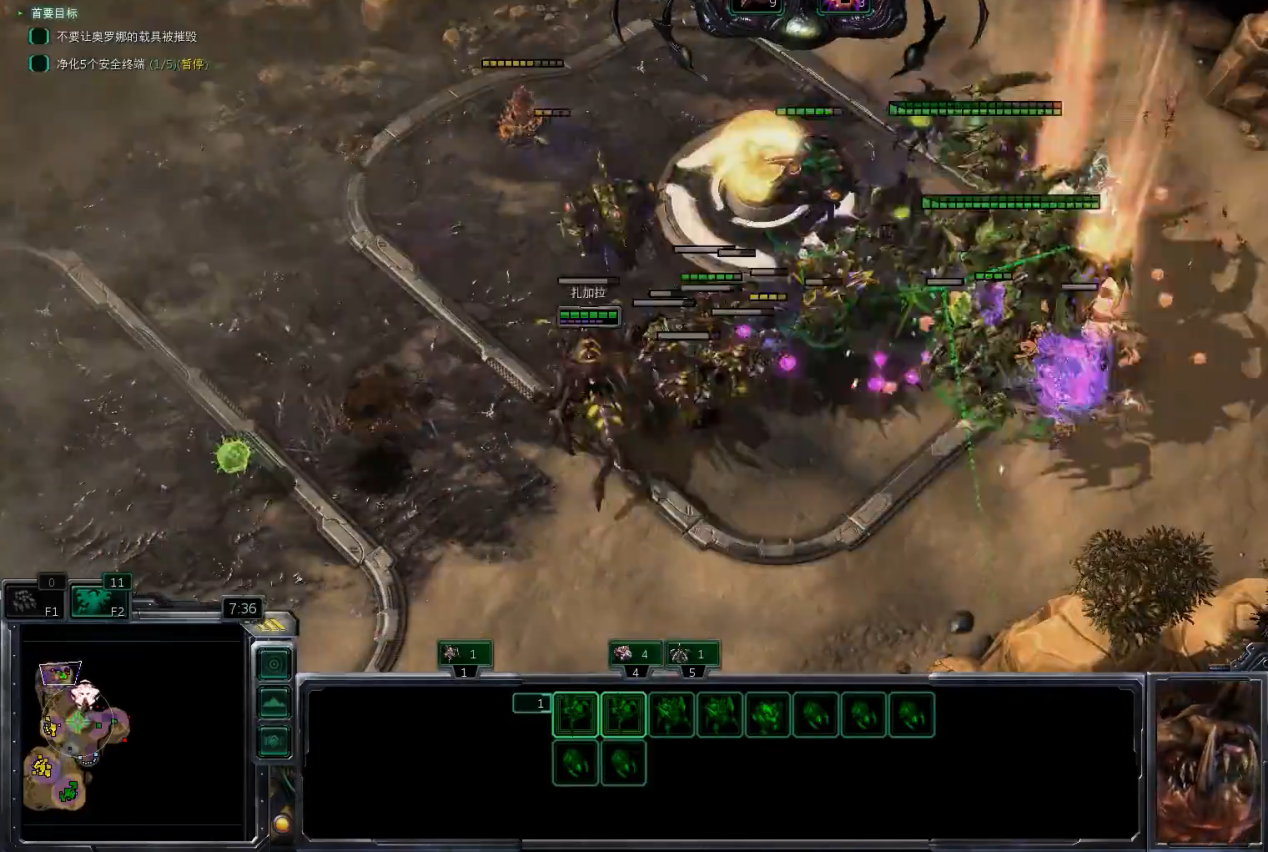Select the first unit in the selection panel
Screen dimensions: 1268x852
575,715
